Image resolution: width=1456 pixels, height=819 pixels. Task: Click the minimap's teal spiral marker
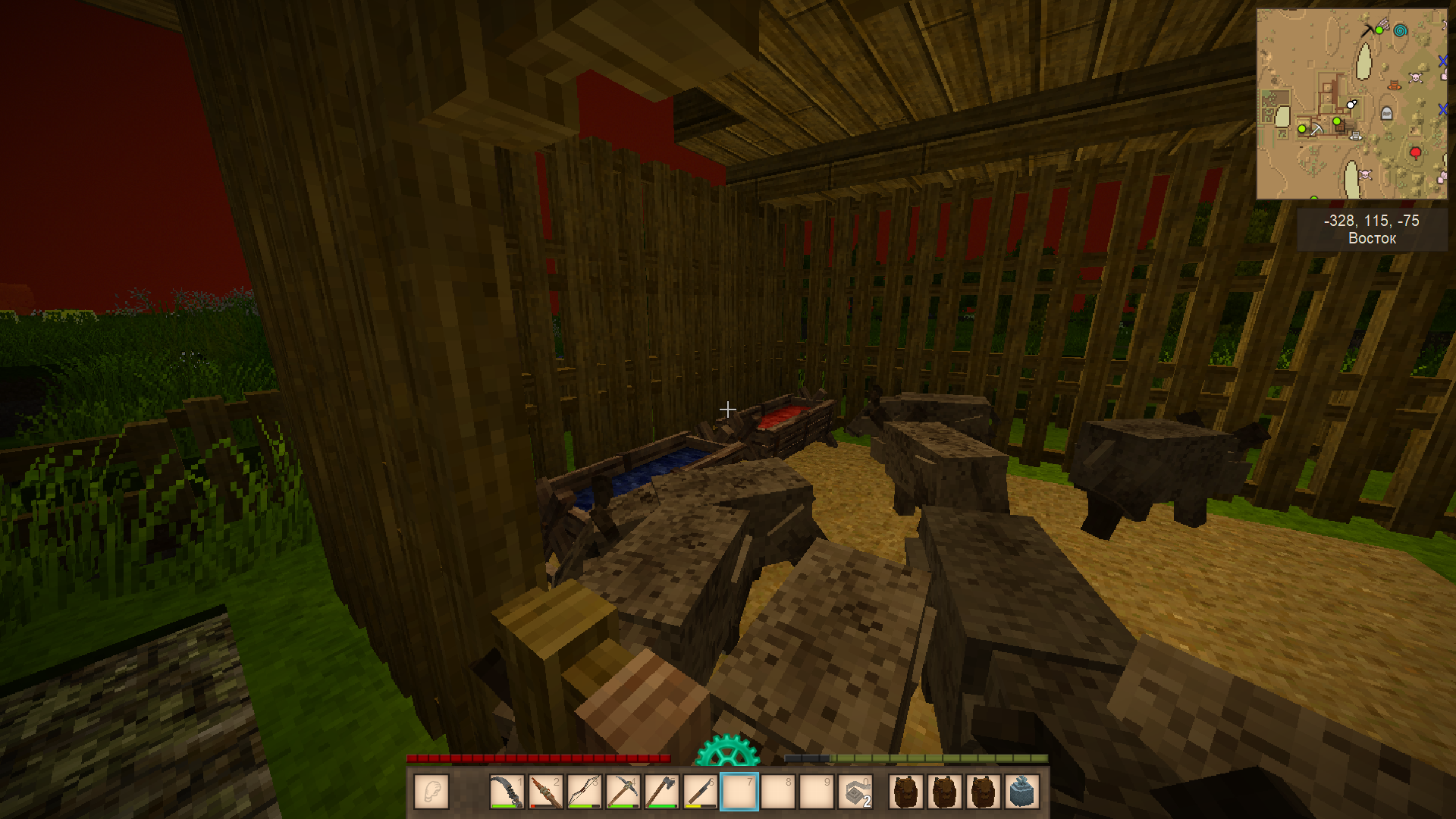tap(1401, 30)
